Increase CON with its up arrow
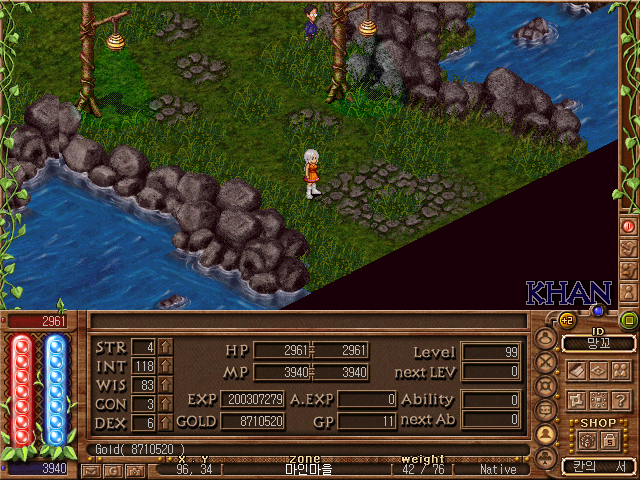The image size is (640, 480). 166,404
